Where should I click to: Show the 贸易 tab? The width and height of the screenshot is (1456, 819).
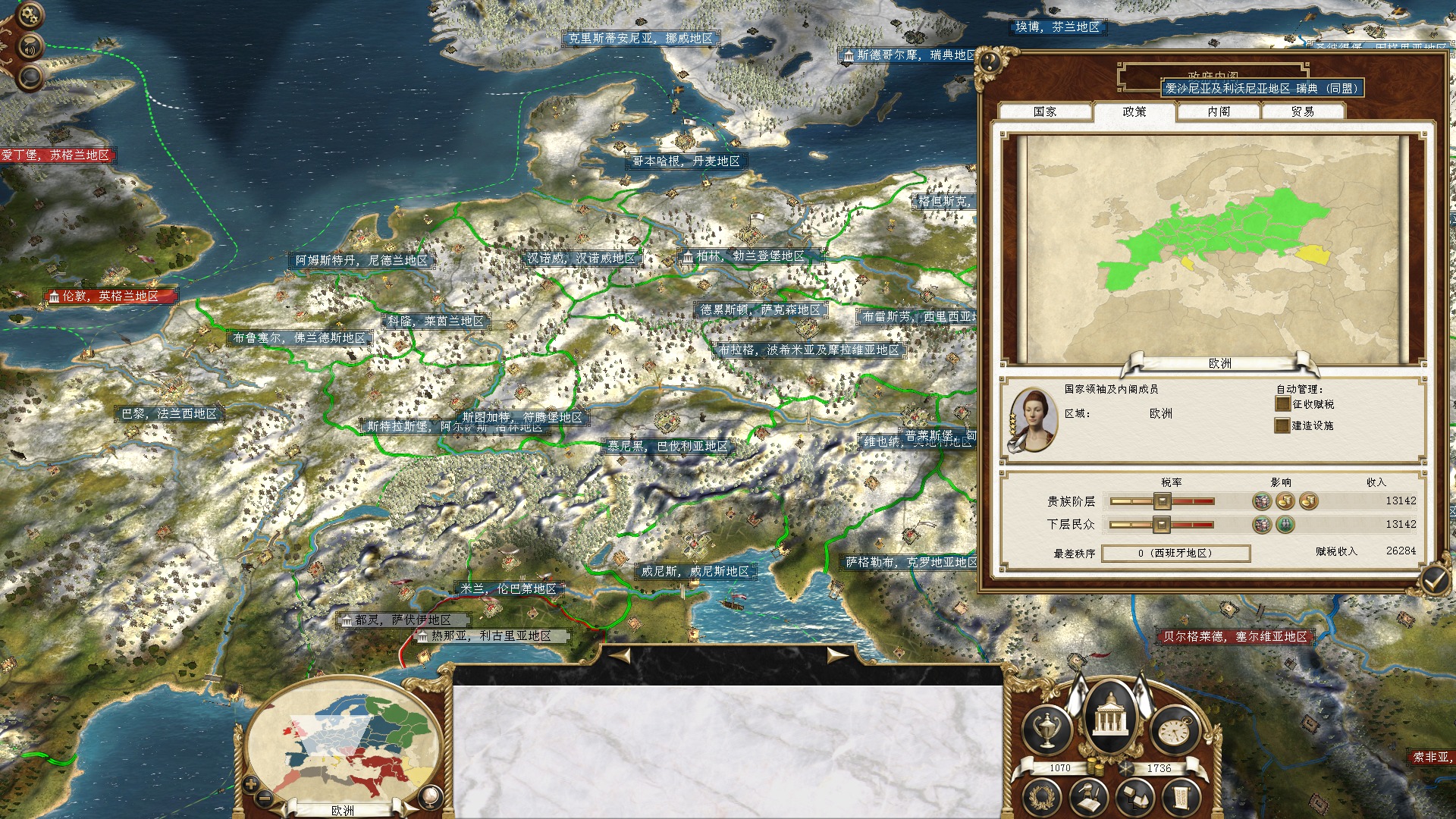[x=1302, y=111]
